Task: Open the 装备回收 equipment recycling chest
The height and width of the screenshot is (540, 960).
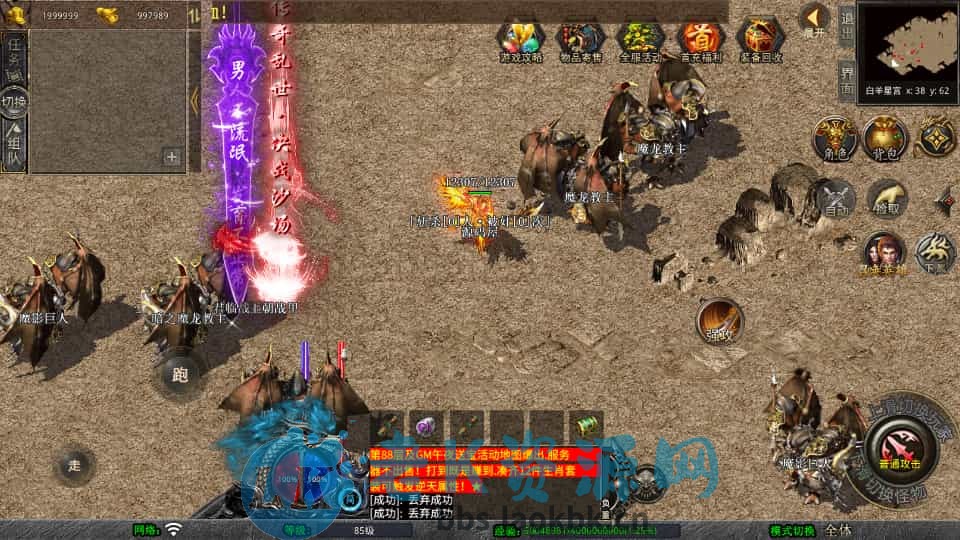Action: click(761, 40)
